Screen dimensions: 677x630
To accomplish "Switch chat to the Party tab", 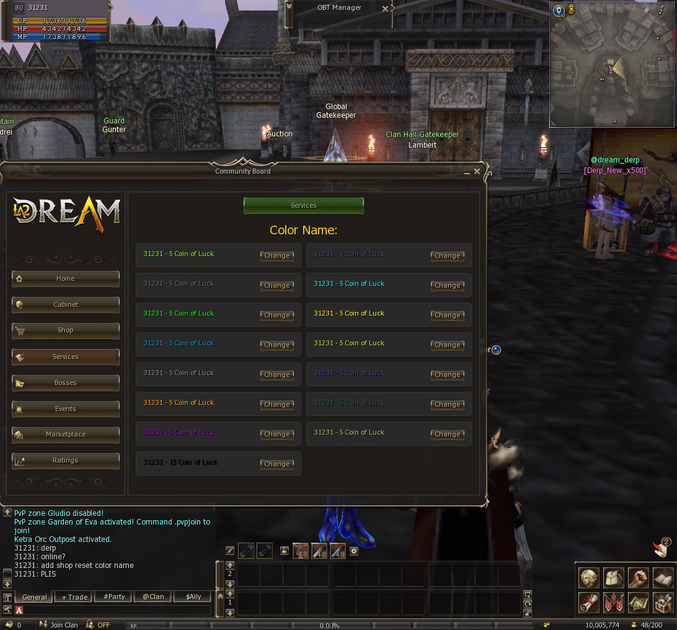I will tap(114, 597).
